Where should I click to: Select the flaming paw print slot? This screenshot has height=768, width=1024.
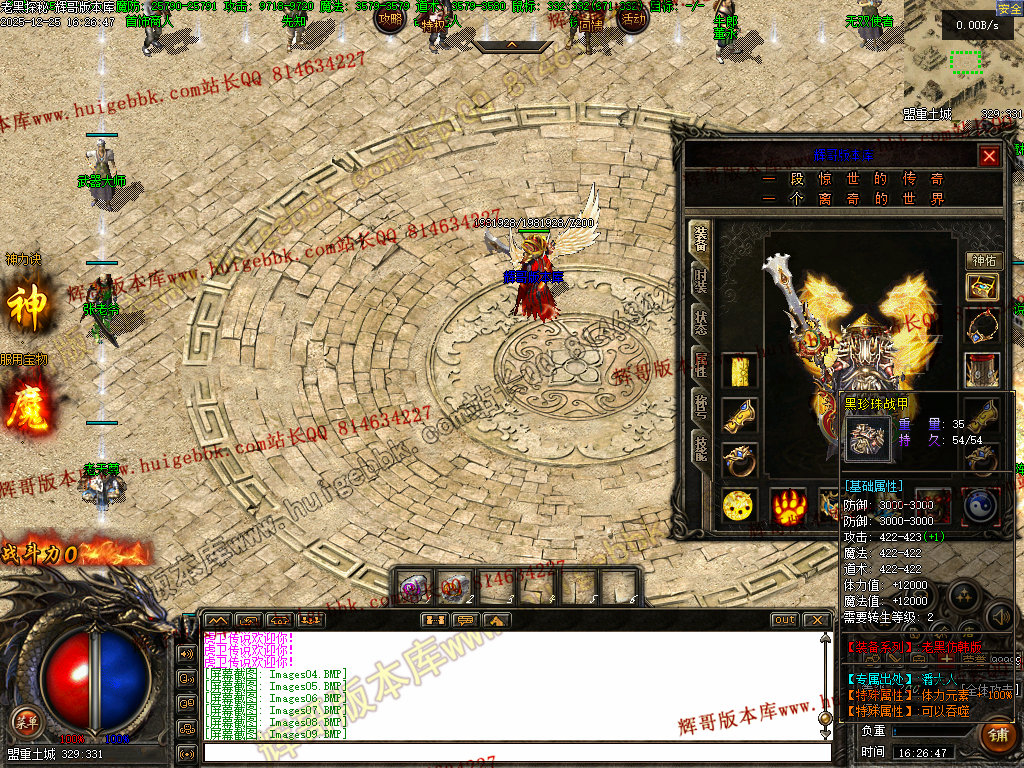pos(788,506)
